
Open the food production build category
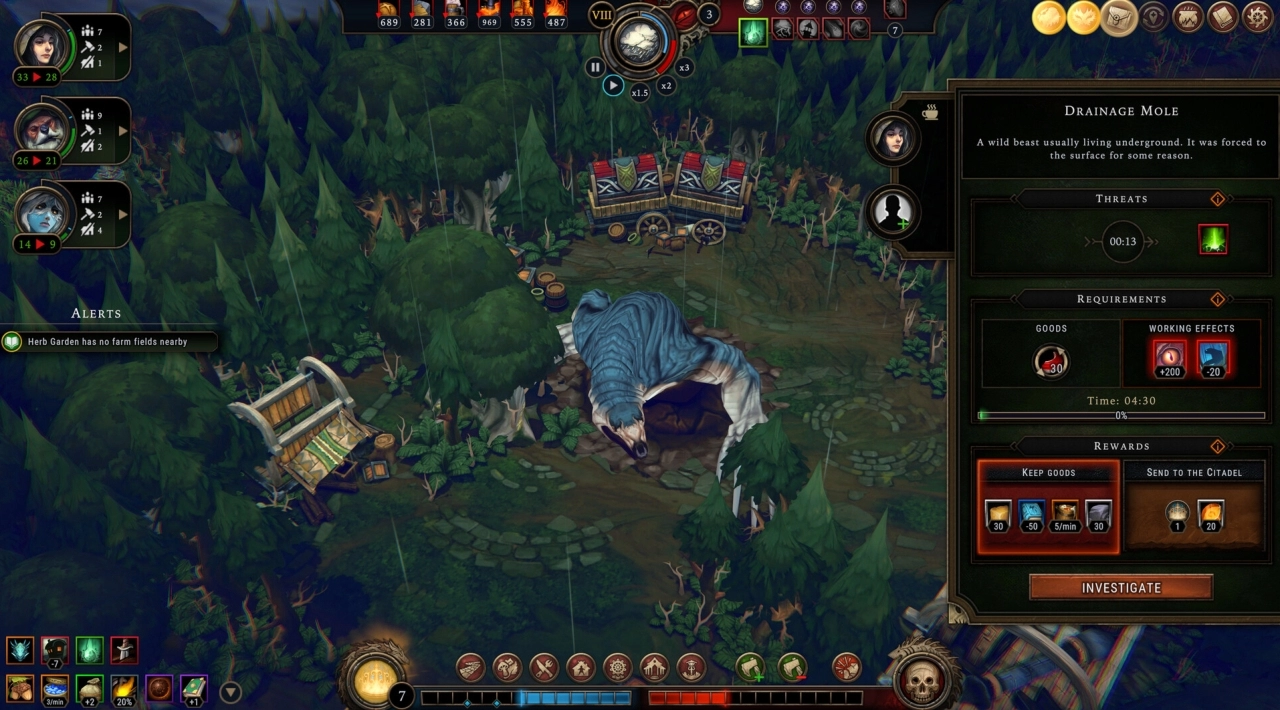tap(543, 667)
